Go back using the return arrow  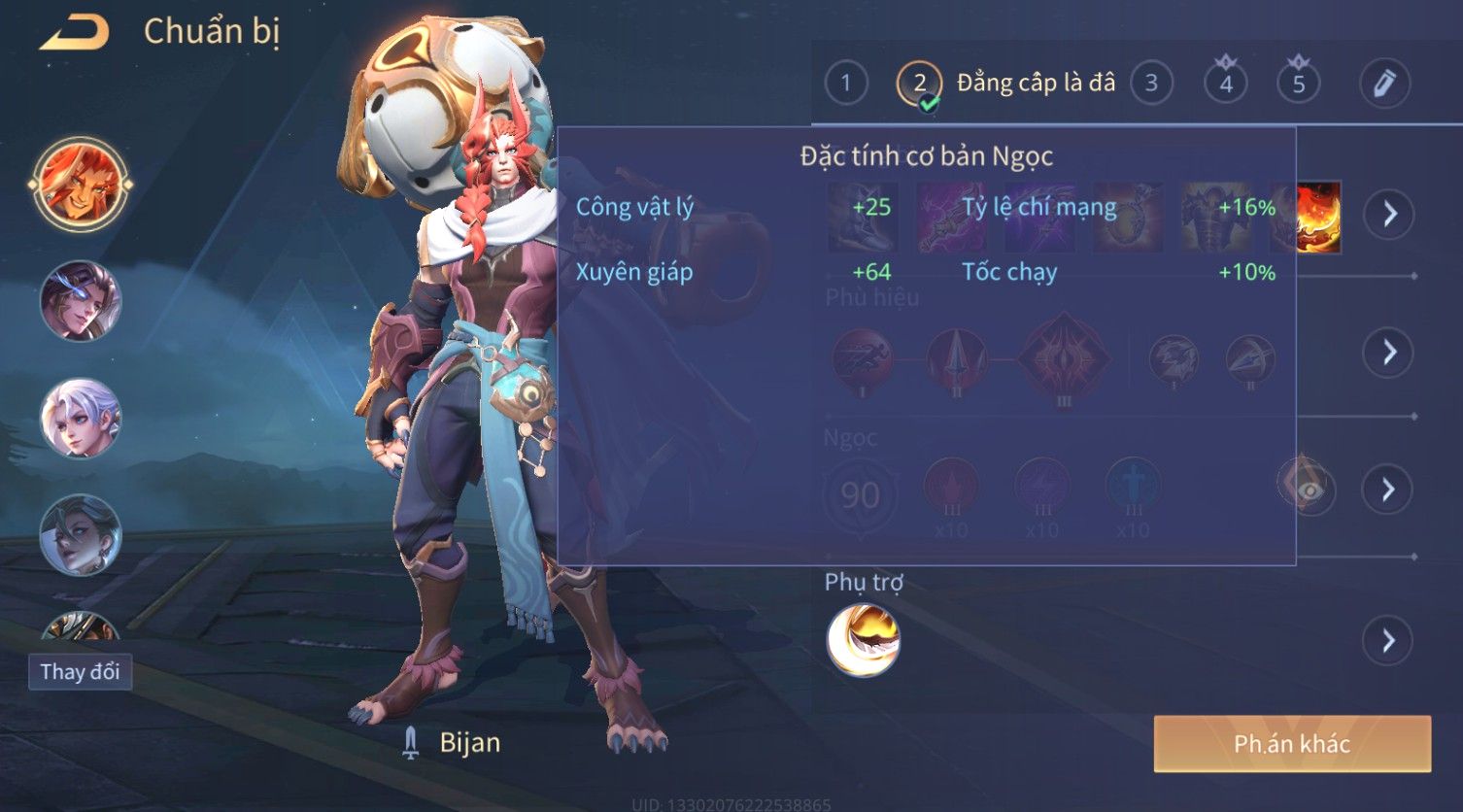point(75,32)
